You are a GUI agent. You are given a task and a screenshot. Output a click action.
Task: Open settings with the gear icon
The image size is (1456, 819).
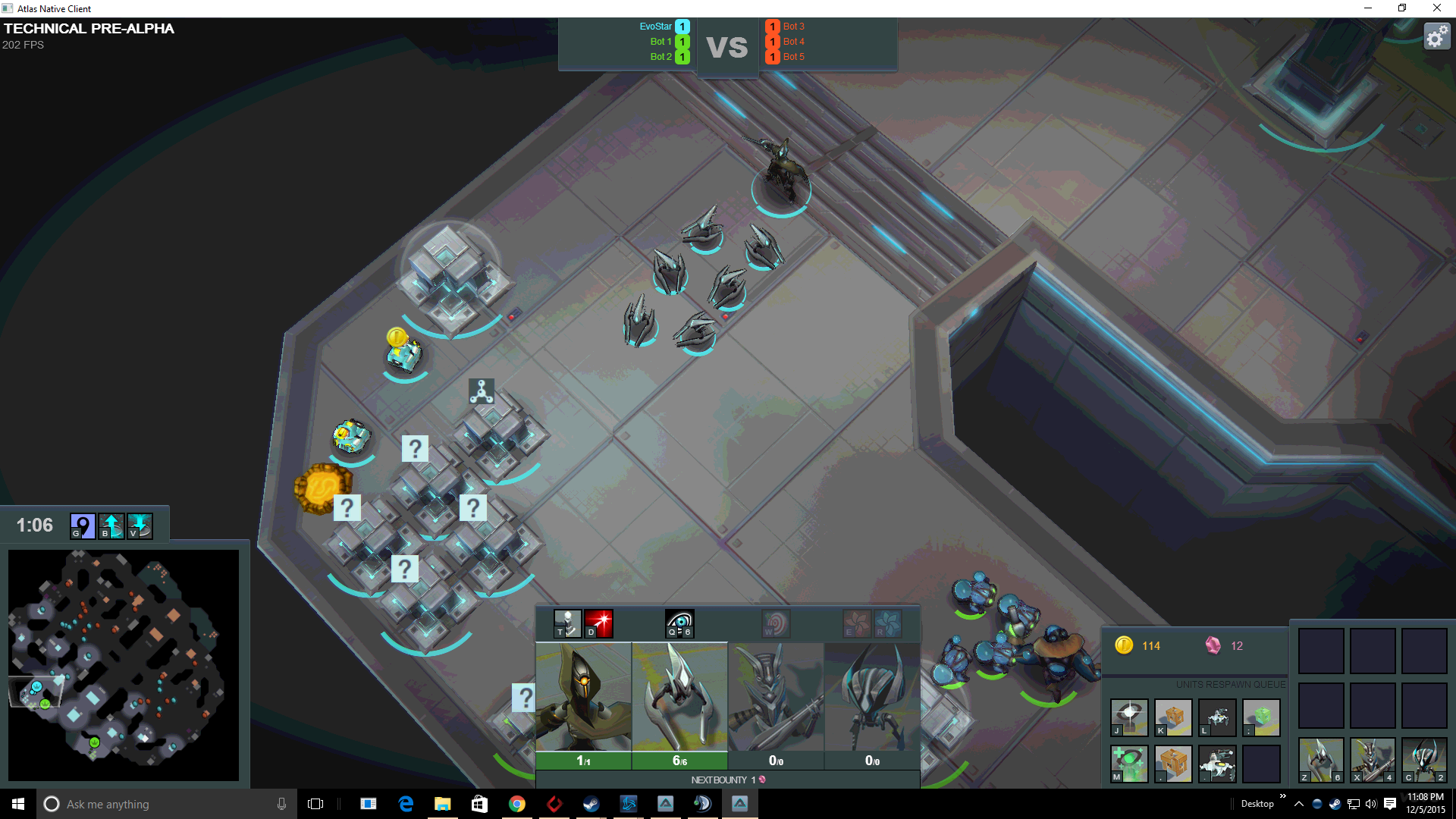point(1436,36)
